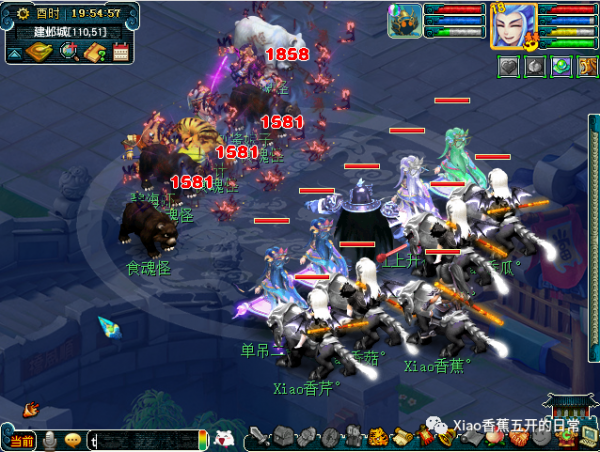The image size is (600, 452).
Task: Open the sword attack menu icon
Action: click(258, 436)
